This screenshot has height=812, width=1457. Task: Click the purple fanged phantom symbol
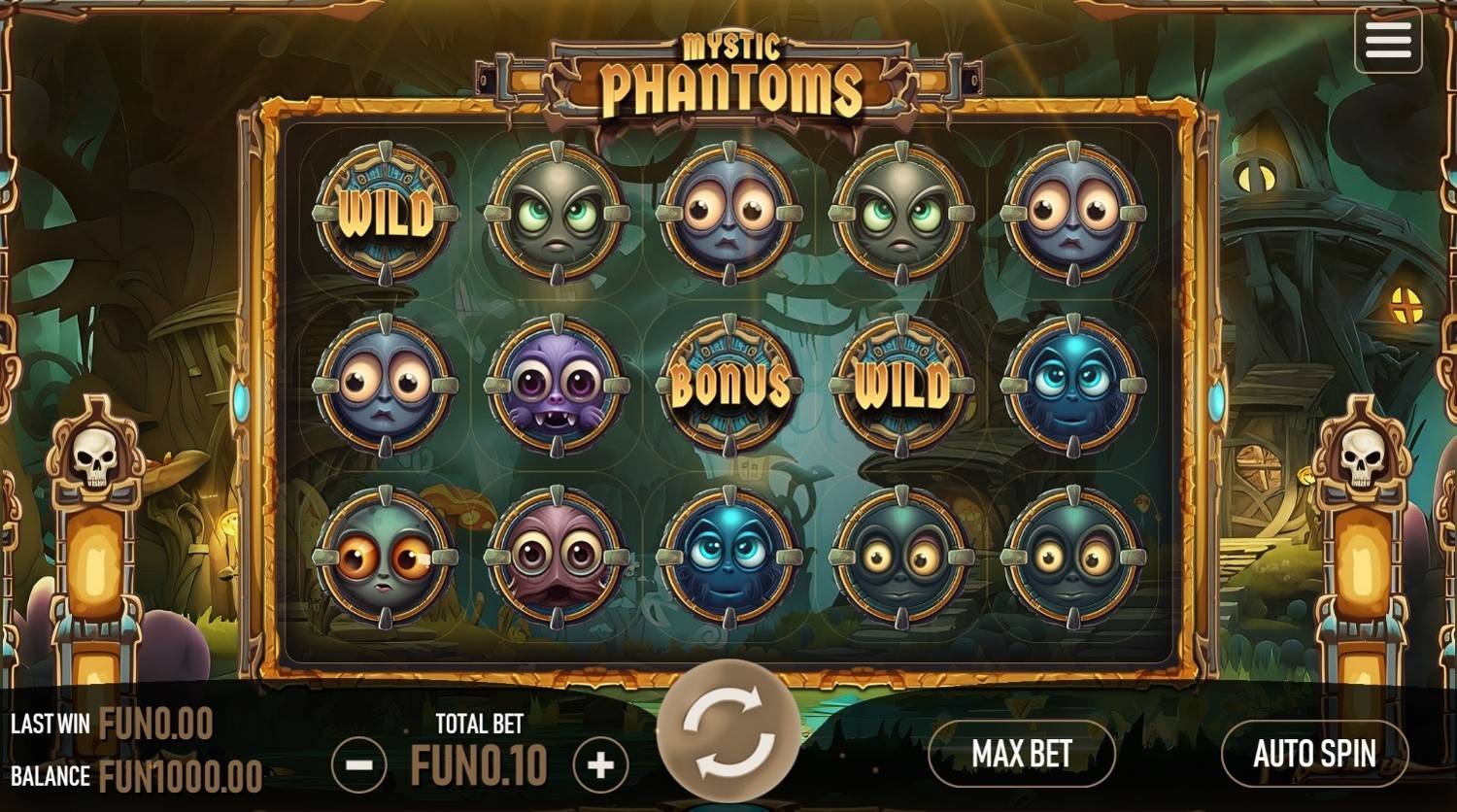click(556, 387)
